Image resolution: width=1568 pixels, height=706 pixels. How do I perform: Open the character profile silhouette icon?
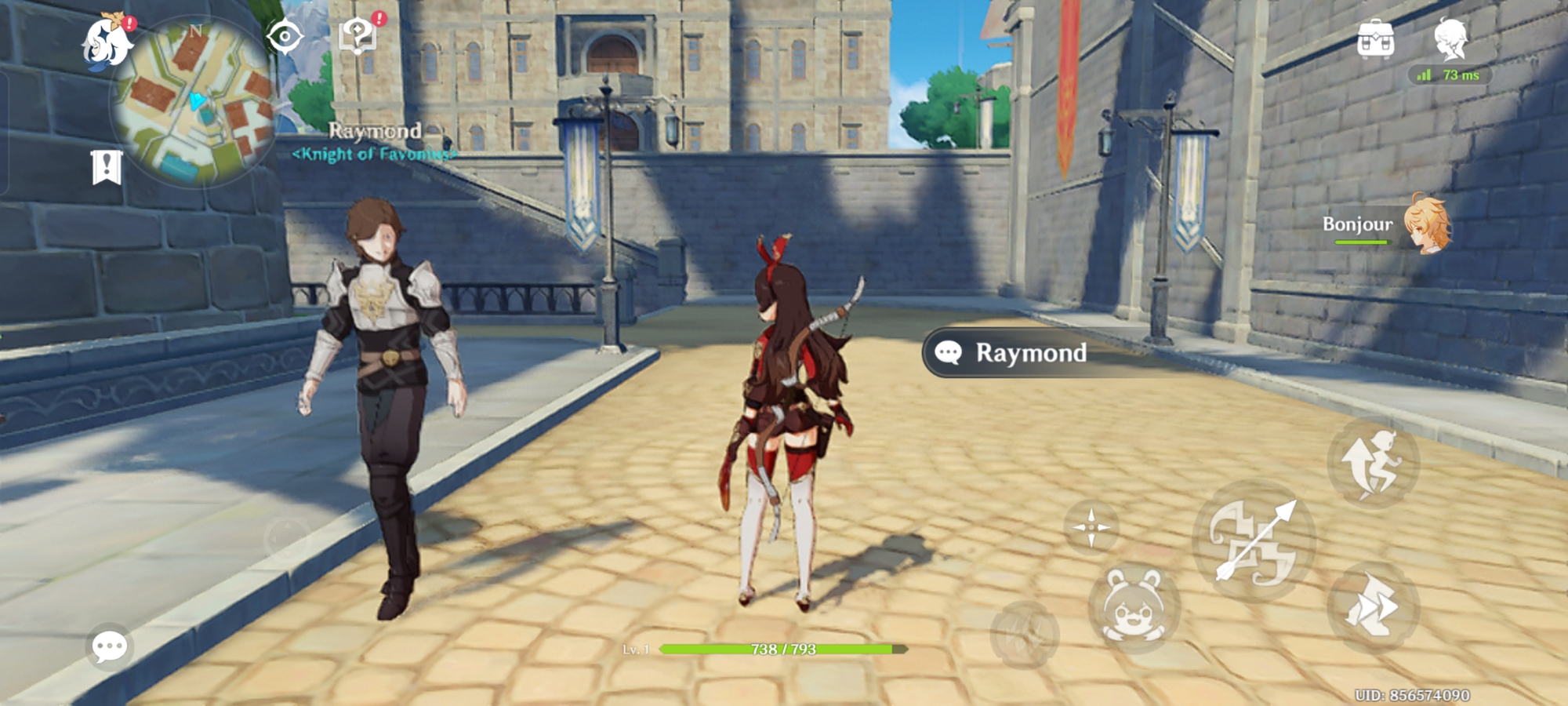tap(1450, 39)
